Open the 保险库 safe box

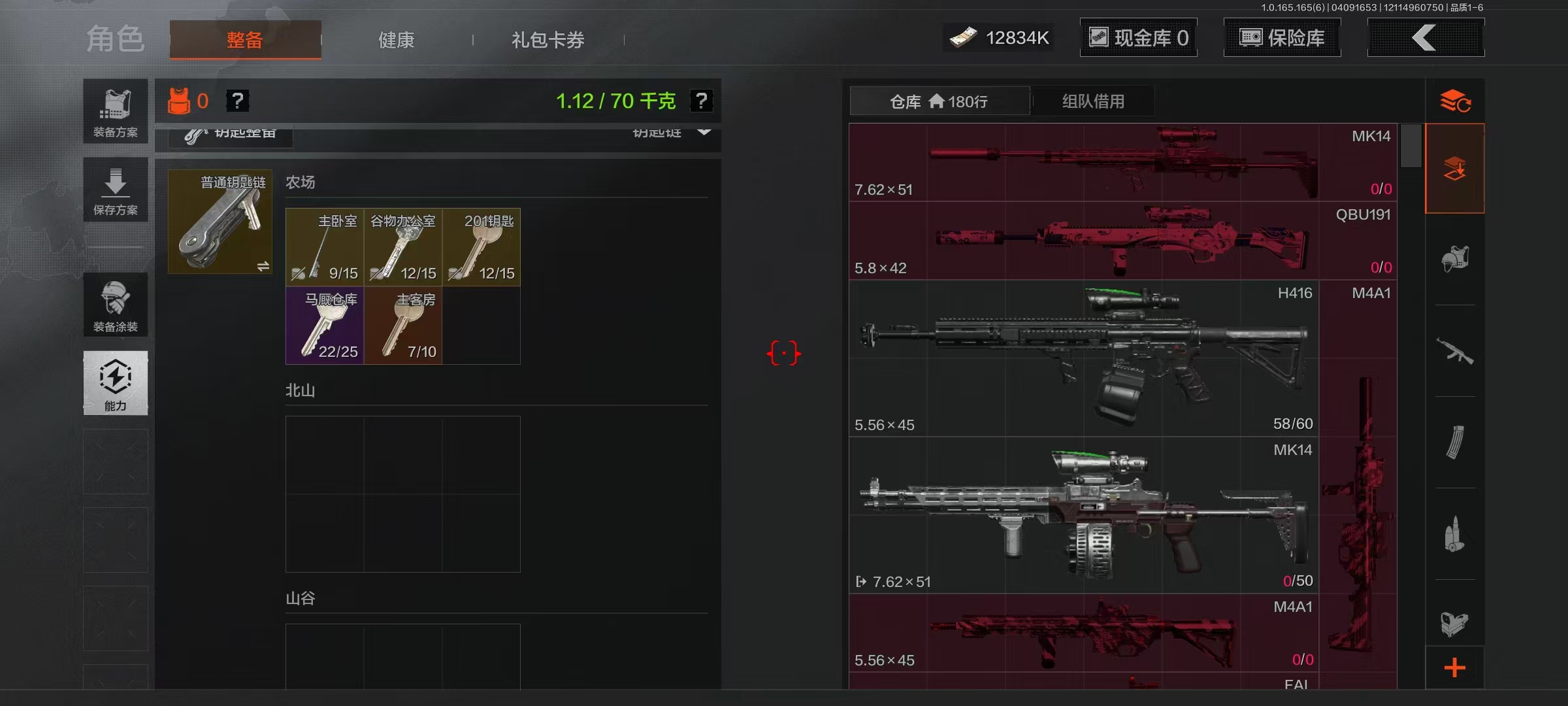point(1282,38)
